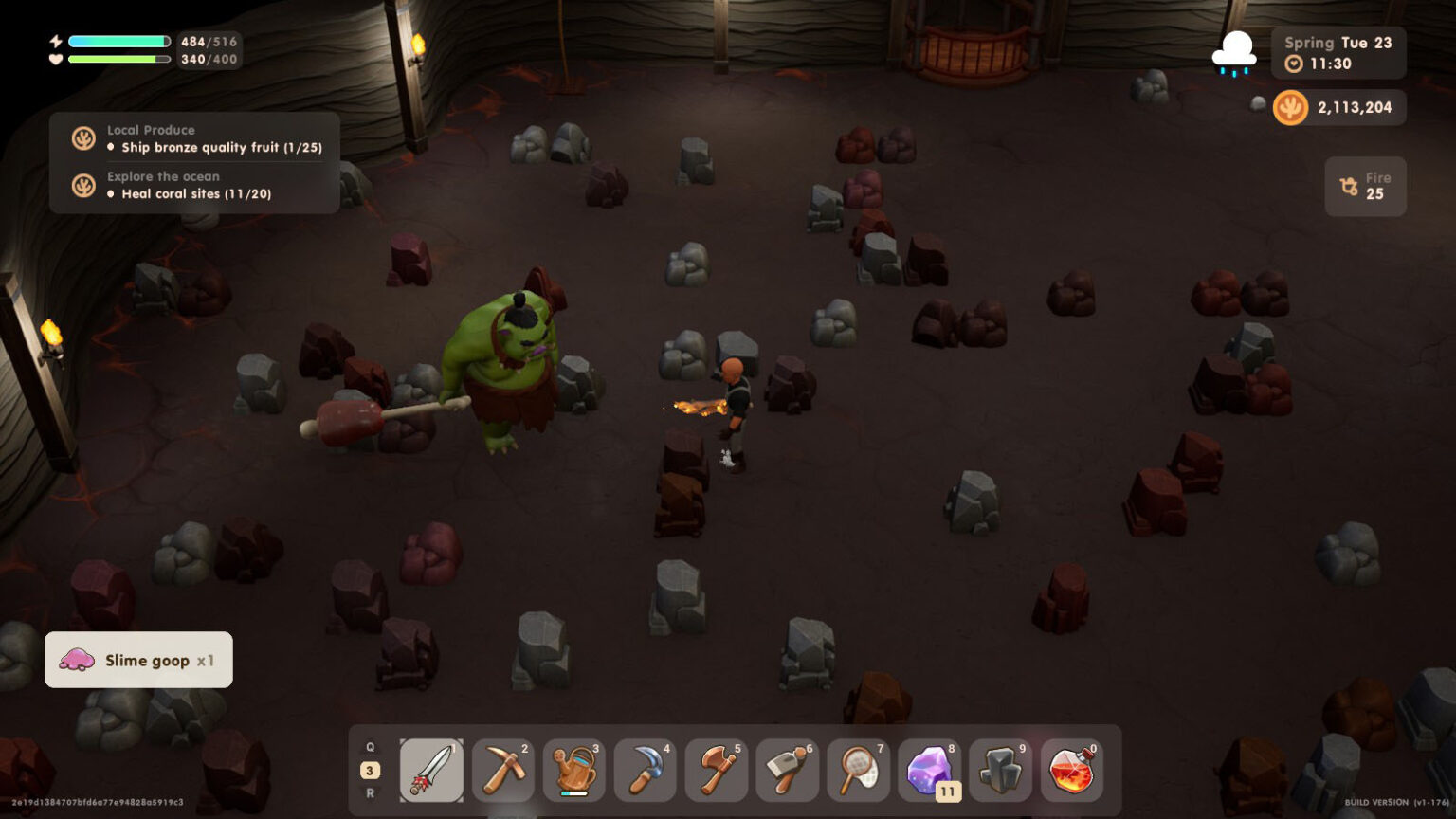
Task: Open the date and time panel
Action: coord(1338,53)
